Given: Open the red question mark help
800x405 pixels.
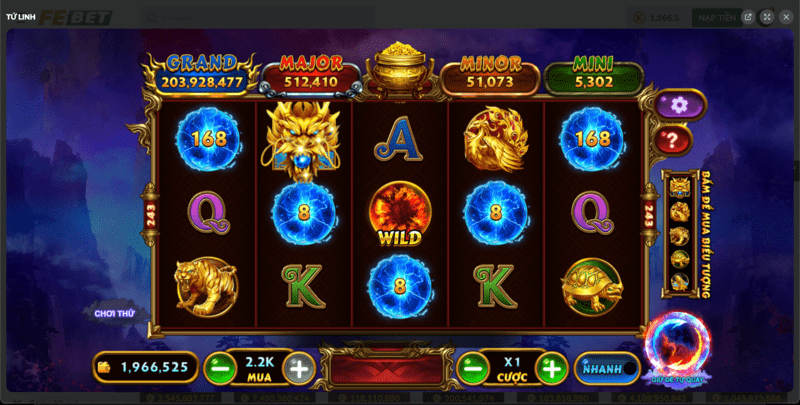Looking at the screenshot, I should (x=675, y=141).
